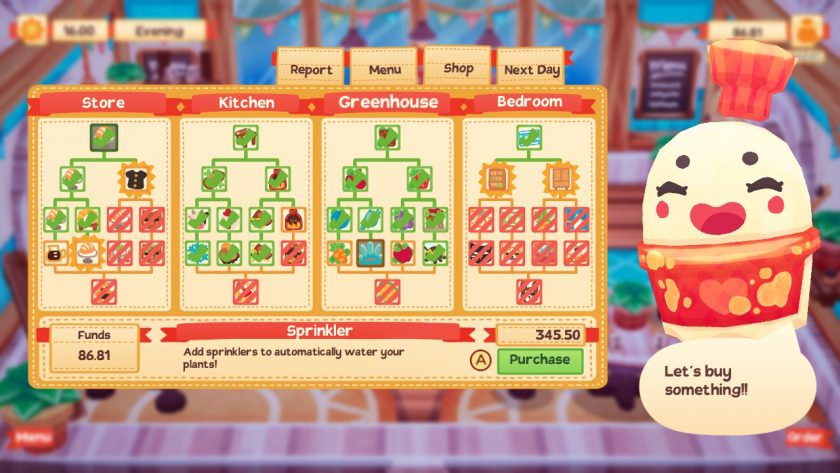Switch to the Menu tab
The height and width of the screenshot is (473, 840).
[x=384, y=70]
